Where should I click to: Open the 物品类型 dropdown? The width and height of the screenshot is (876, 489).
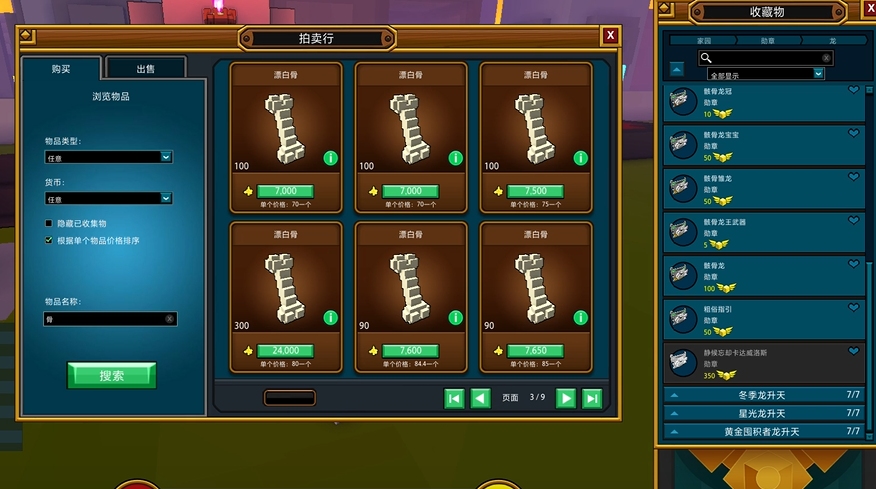tap(110, 157)
